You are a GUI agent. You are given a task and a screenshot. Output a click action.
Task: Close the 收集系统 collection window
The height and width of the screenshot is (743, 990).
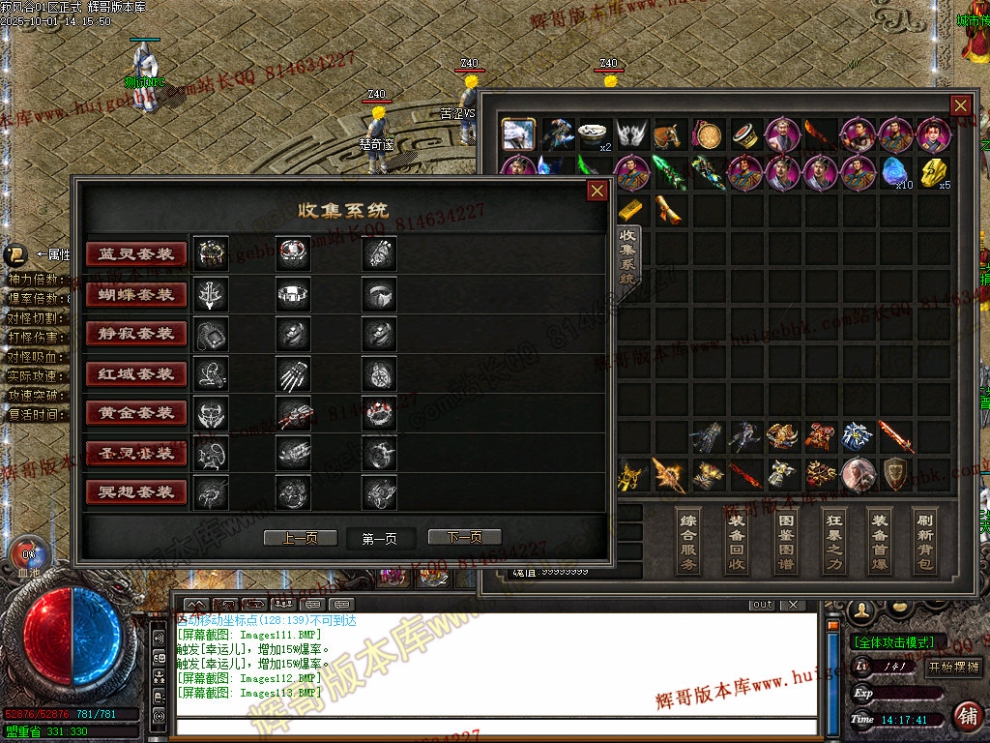597,190
